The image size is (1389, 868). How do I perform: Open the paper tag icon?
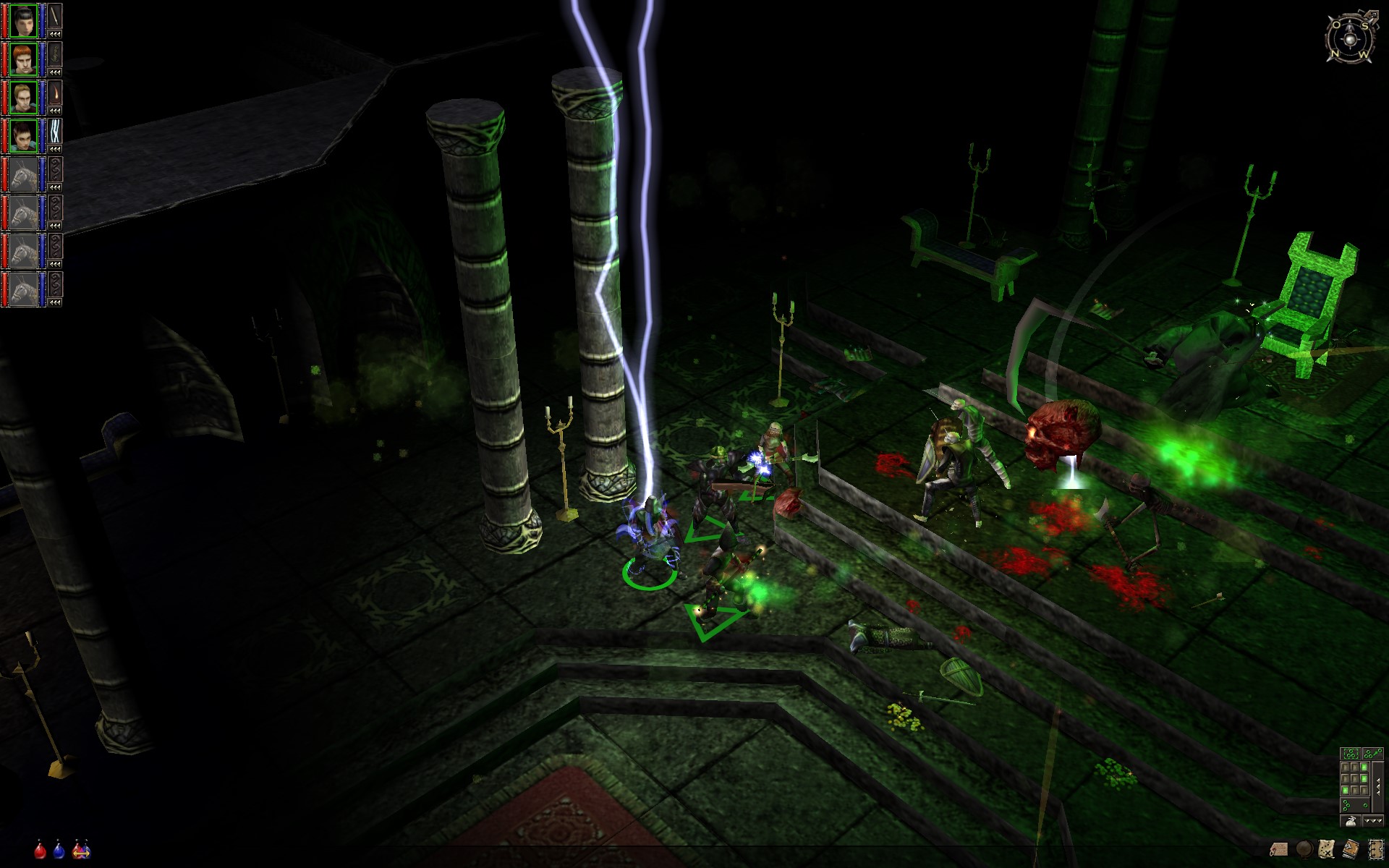[1280, 848]
